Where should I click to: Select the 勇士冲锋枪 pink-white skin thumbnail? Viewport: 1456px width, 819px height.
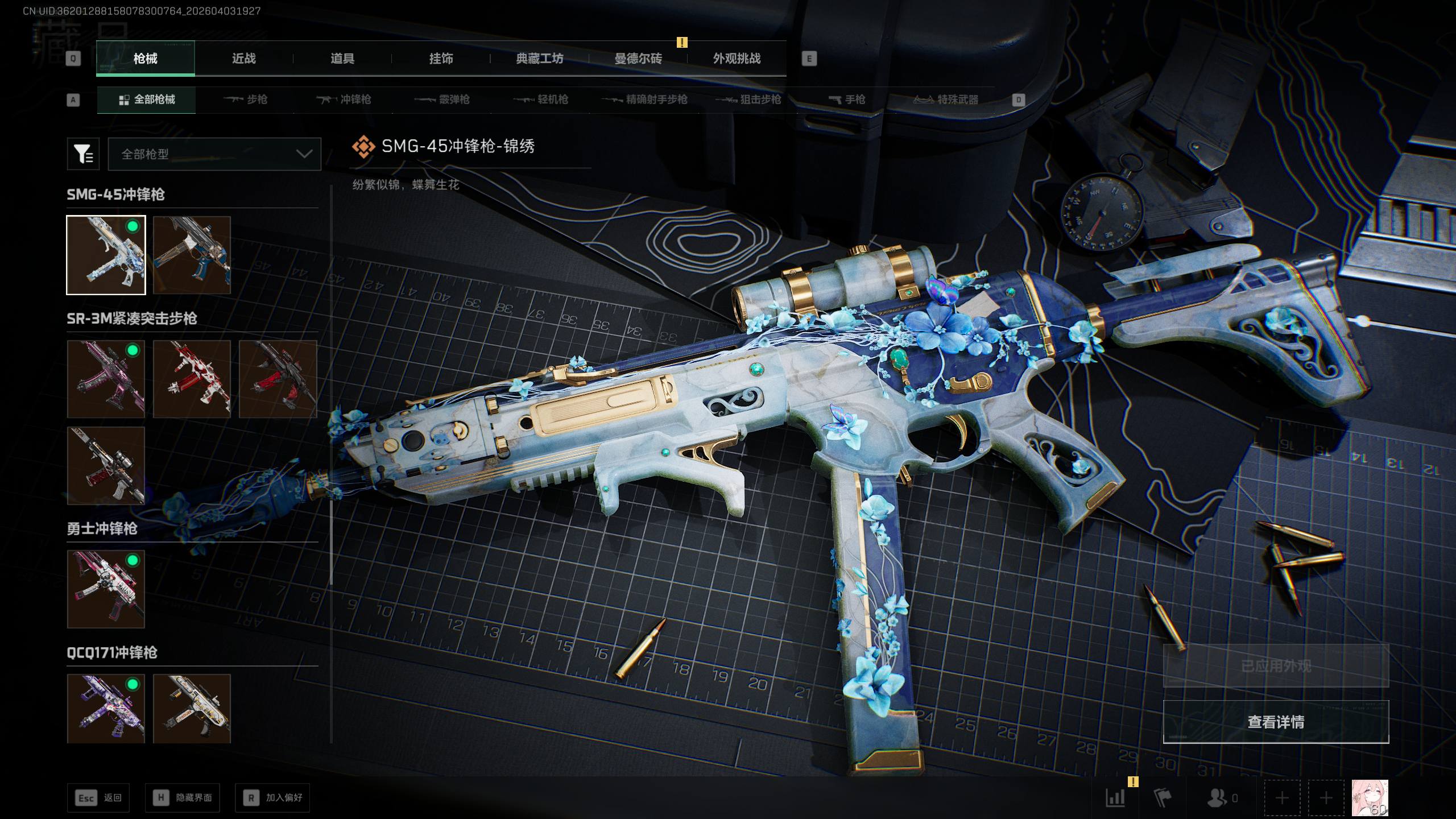pyautogui.click(x=106, y=589)
